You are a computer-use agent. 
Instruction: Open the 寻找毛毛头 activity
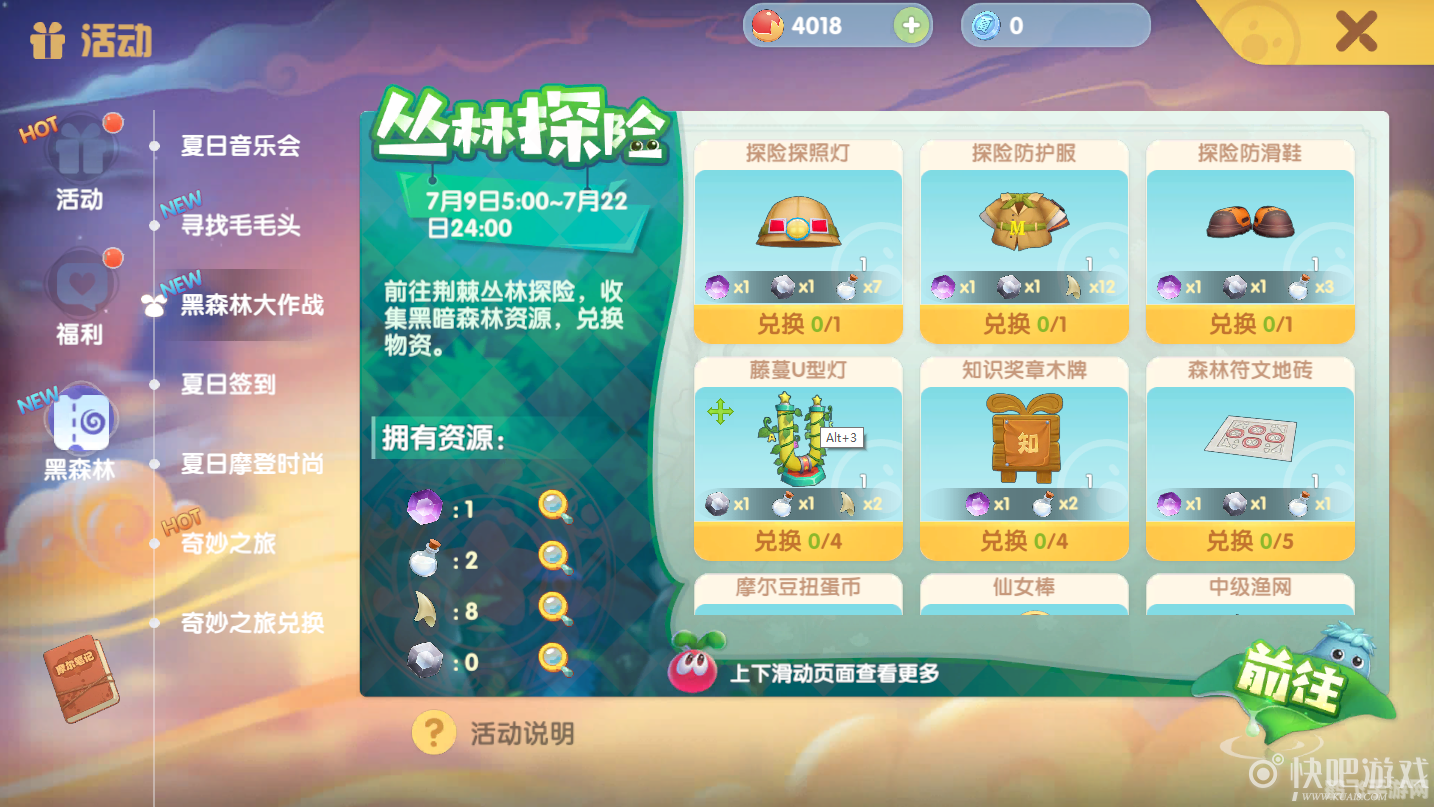pyautogui.click(x=241, y=226)
